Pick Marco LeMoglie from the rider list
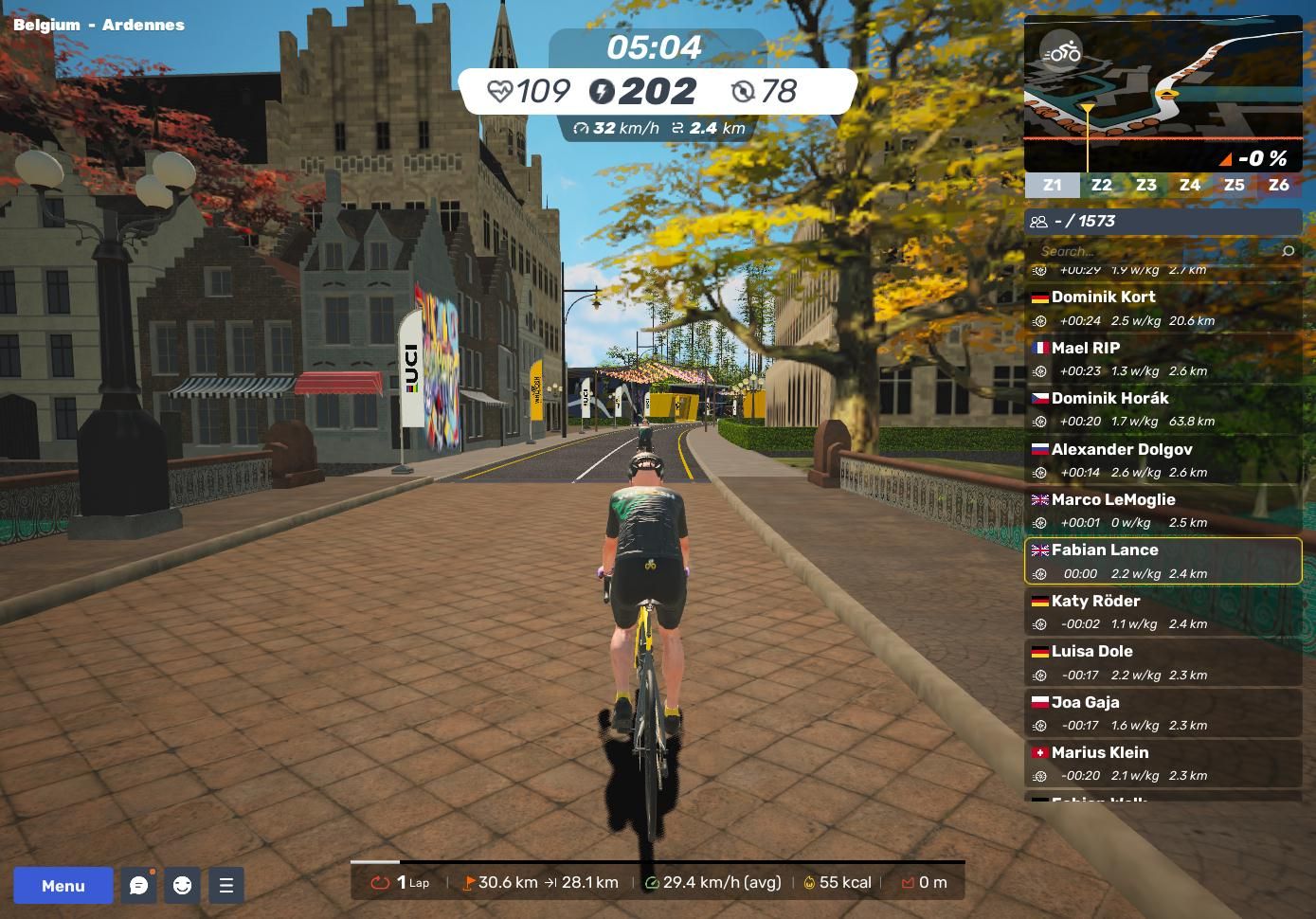 coord(1163,511)
